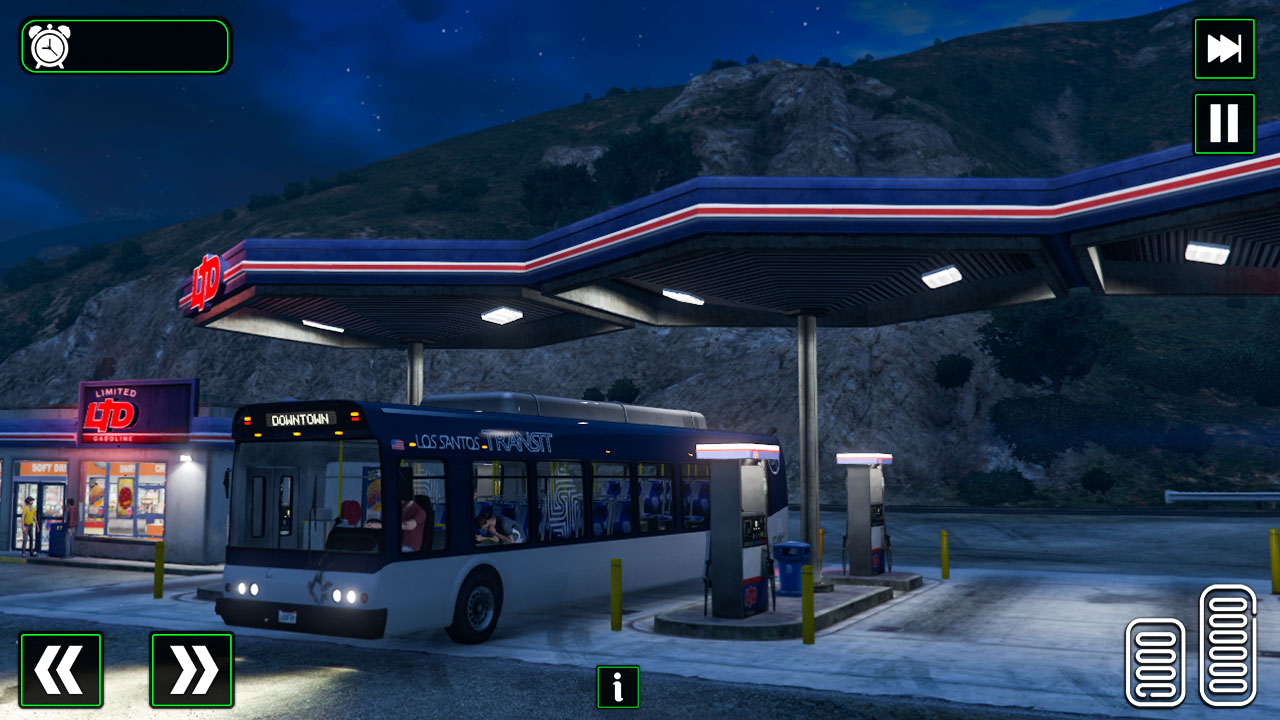This screenshot has width=1280, height=720.
Task: Select the Los Santos Transit logo
Action: coord(483,441)
